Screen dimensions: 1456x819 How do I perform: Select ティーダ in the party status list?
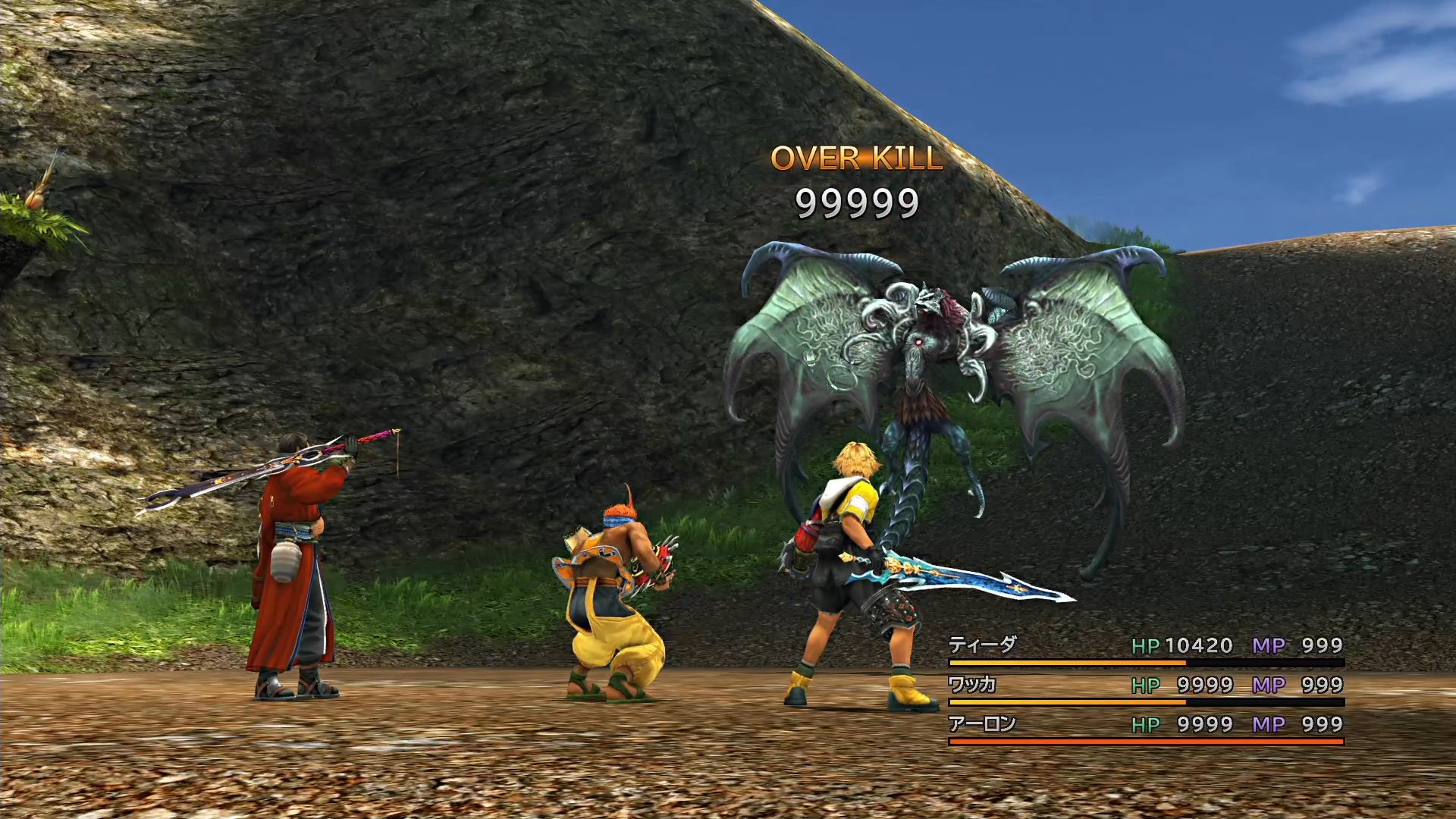[983, 645]
